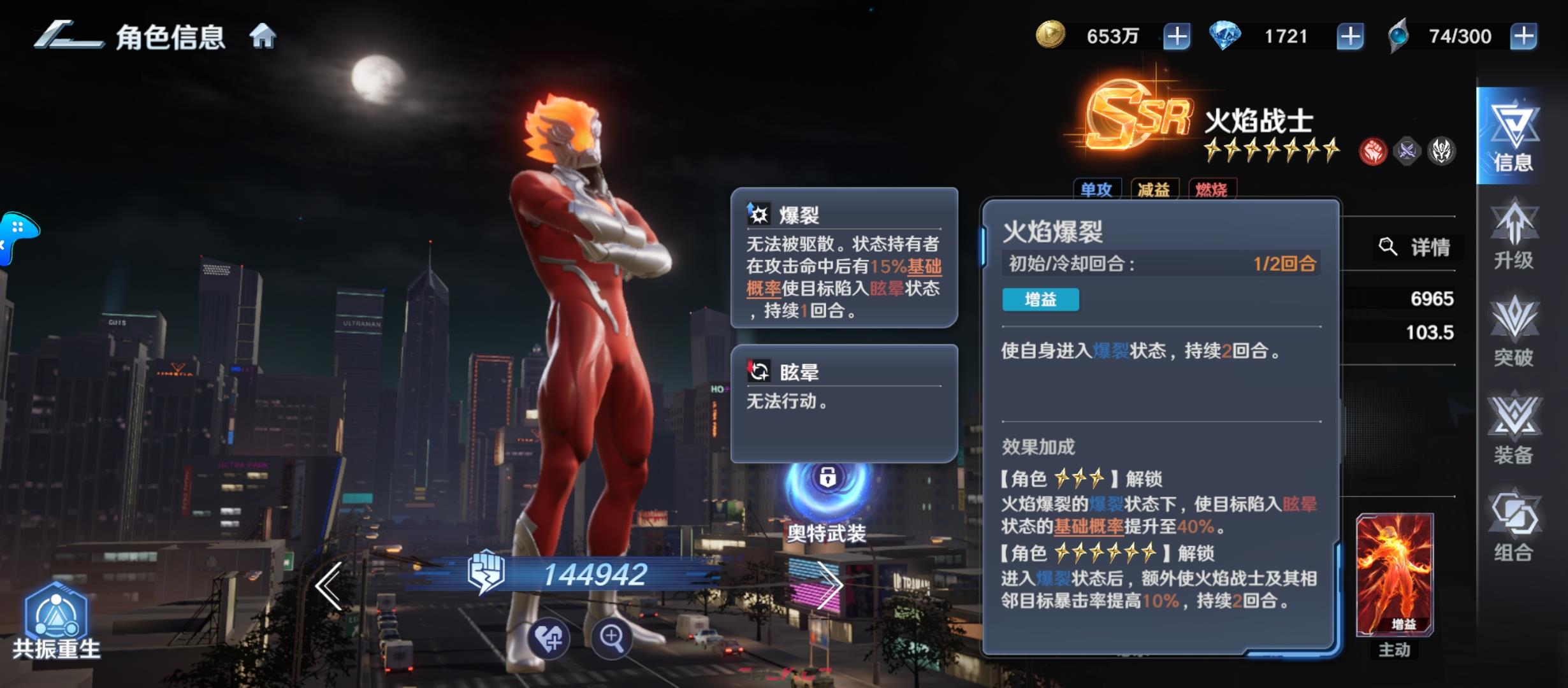Click the 增益 label in the skill popup
Viewport: 1568px width, 688px height.
pos(1040,300)
